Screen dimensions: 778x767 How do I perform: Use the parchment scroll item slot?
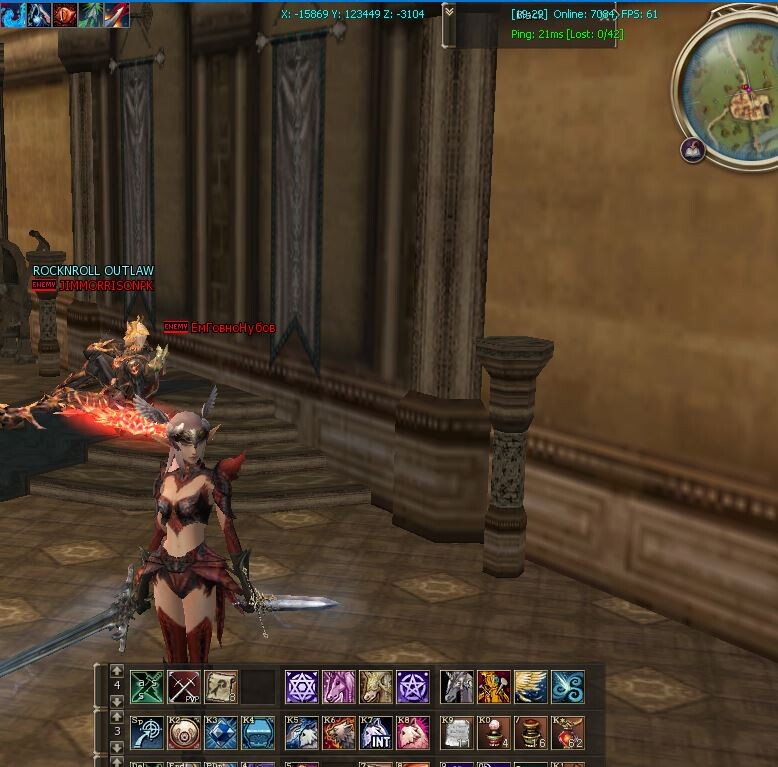click(221, 687)
